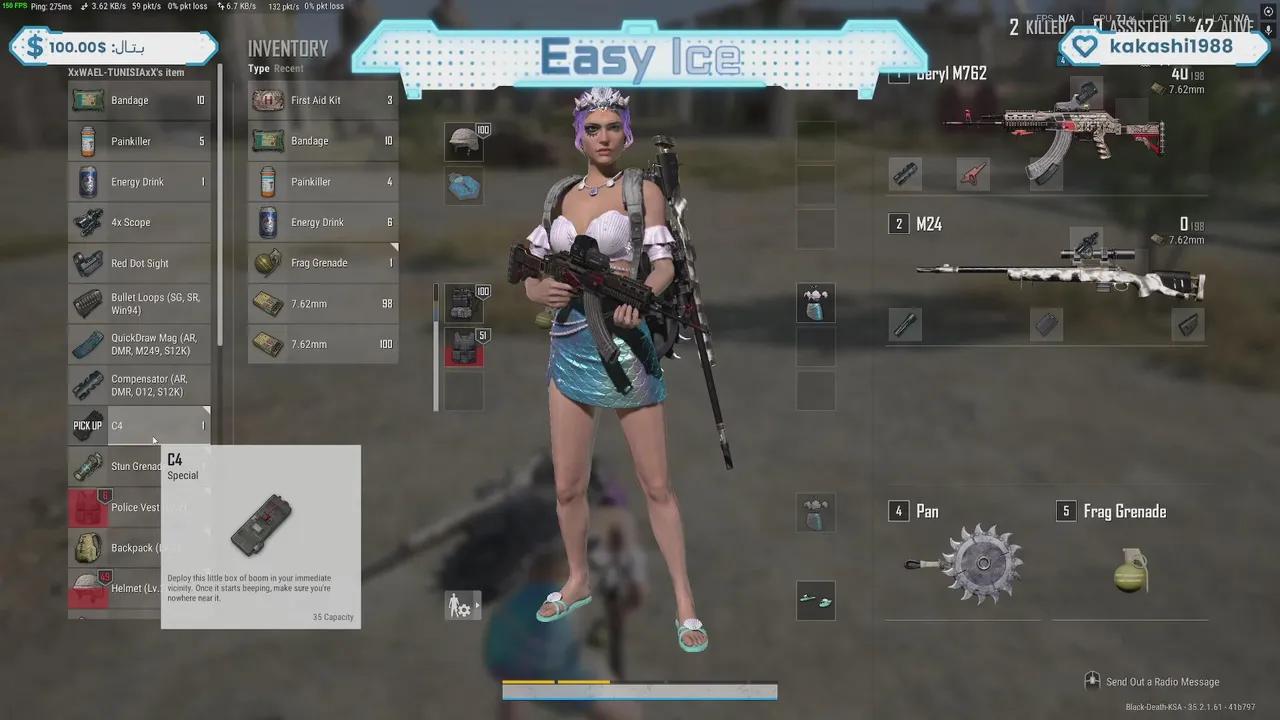Screen dimensions: 1280x720
Task: Click the suppressor attachment icon on the Beryl M762
Action: tap(904, 175)
